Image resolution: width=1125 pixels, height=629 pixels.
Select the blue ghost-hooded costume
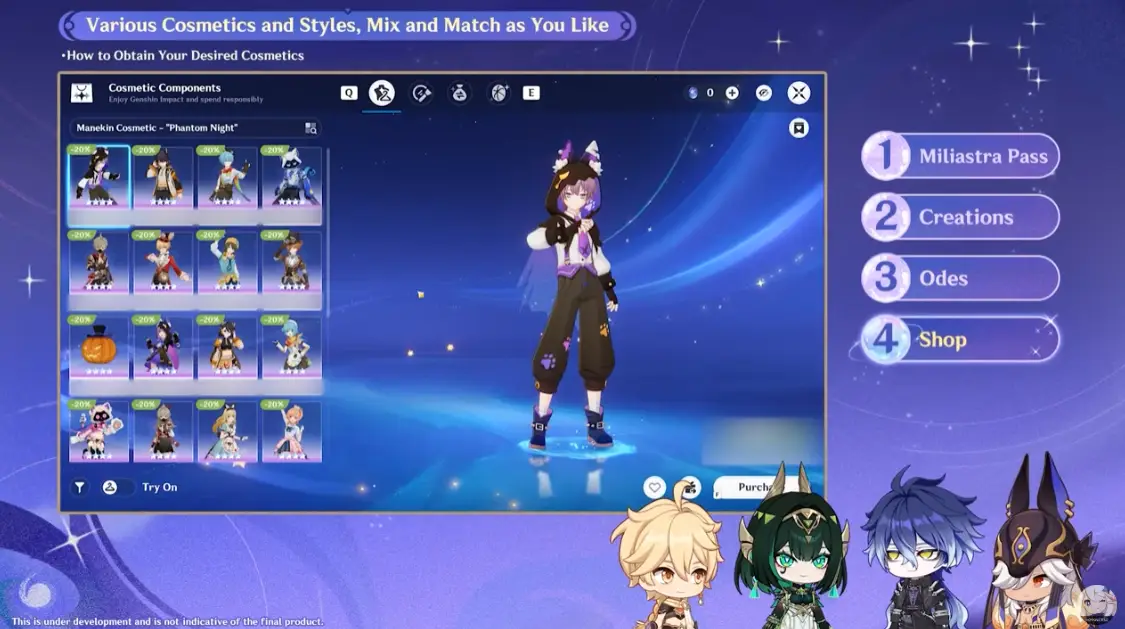pyautogui.click(x=291, y=178)
